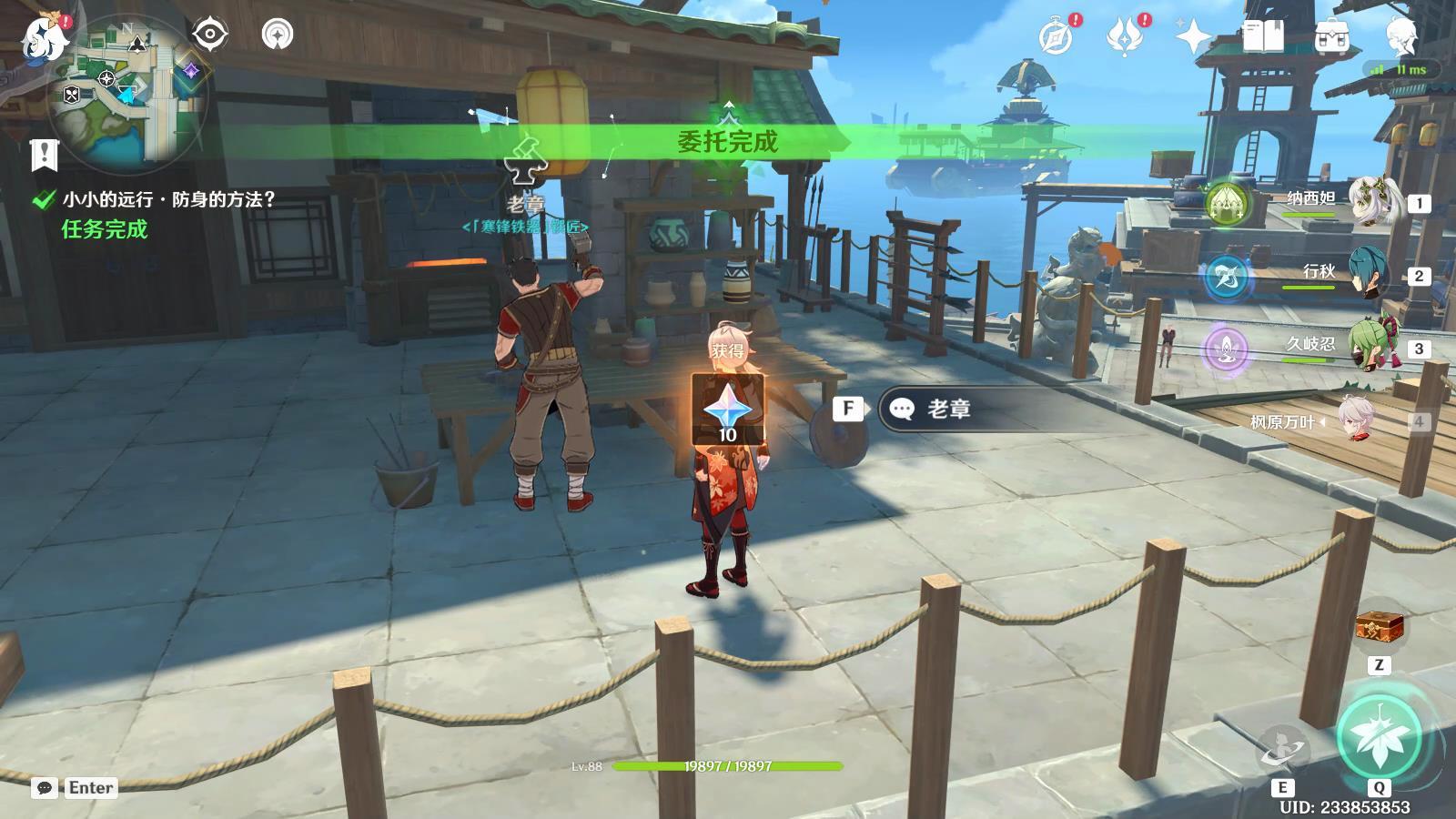Activate the elemental skill icon

click(1282, 751)
